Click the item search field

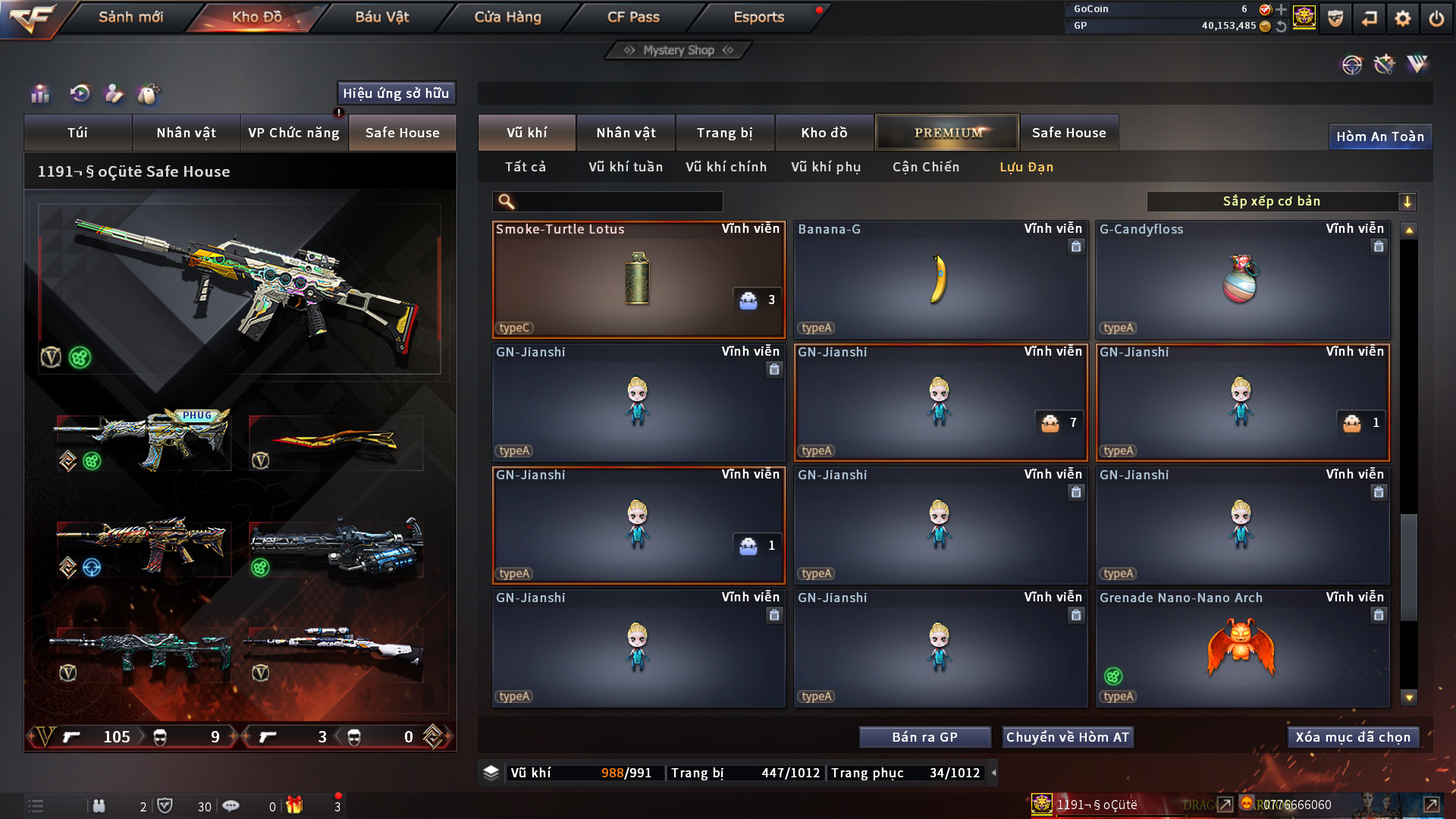[618, 202]
